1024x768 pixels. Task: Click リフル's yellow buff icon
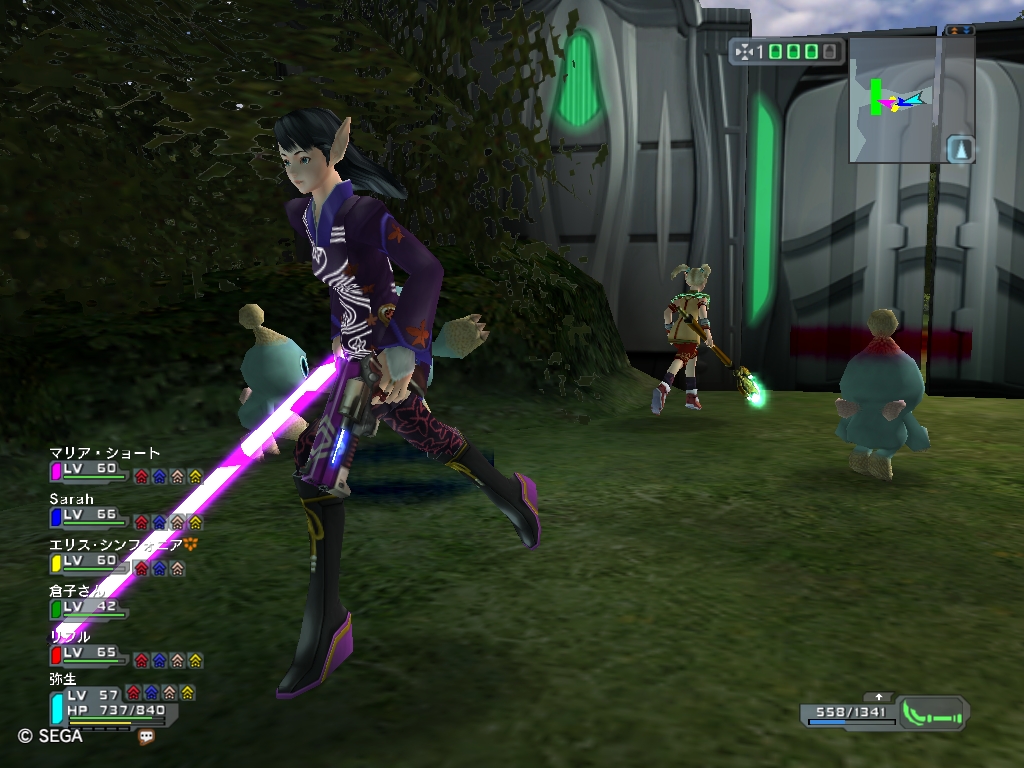195,660
